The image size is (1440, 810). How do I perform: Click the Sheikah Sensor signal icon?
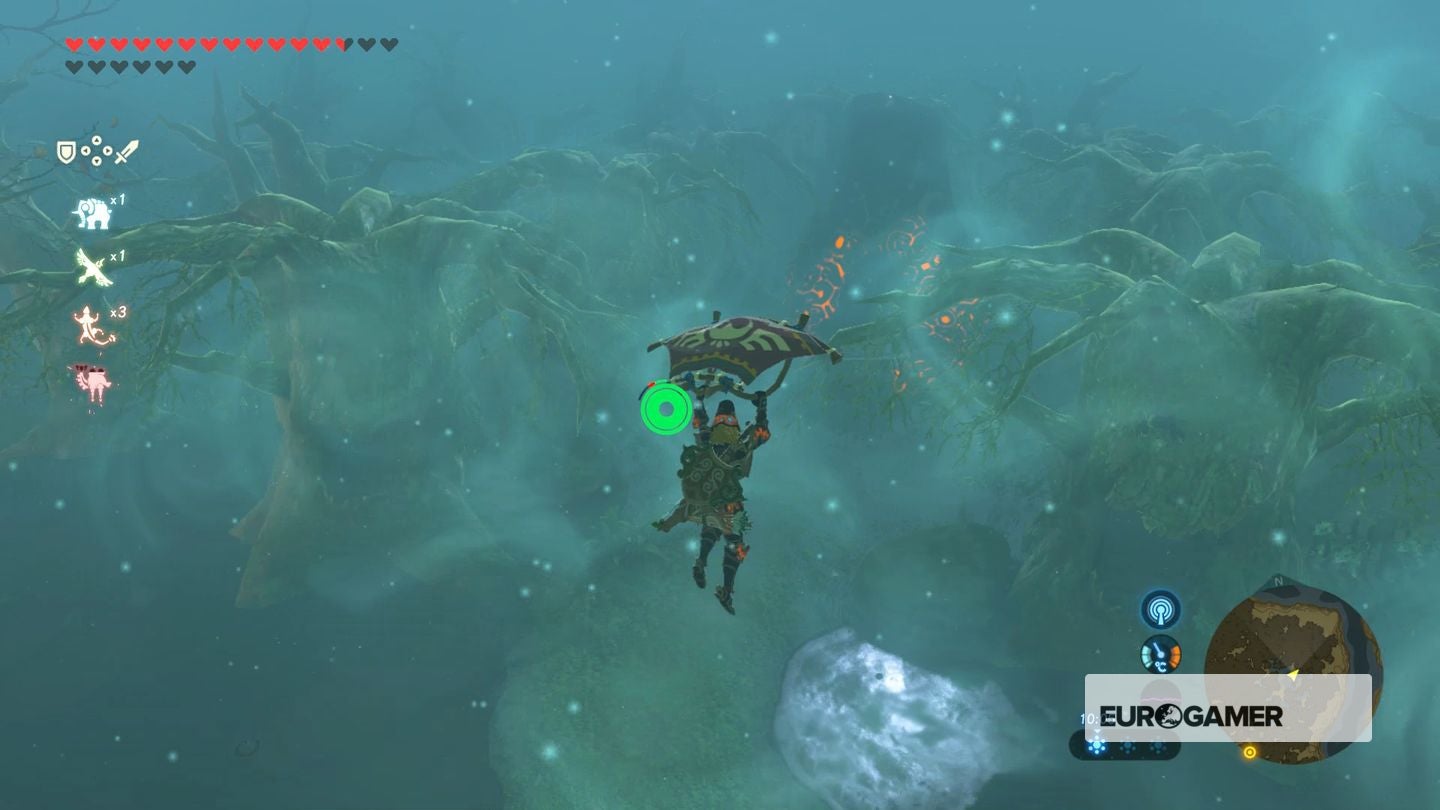pos(1160,609)
